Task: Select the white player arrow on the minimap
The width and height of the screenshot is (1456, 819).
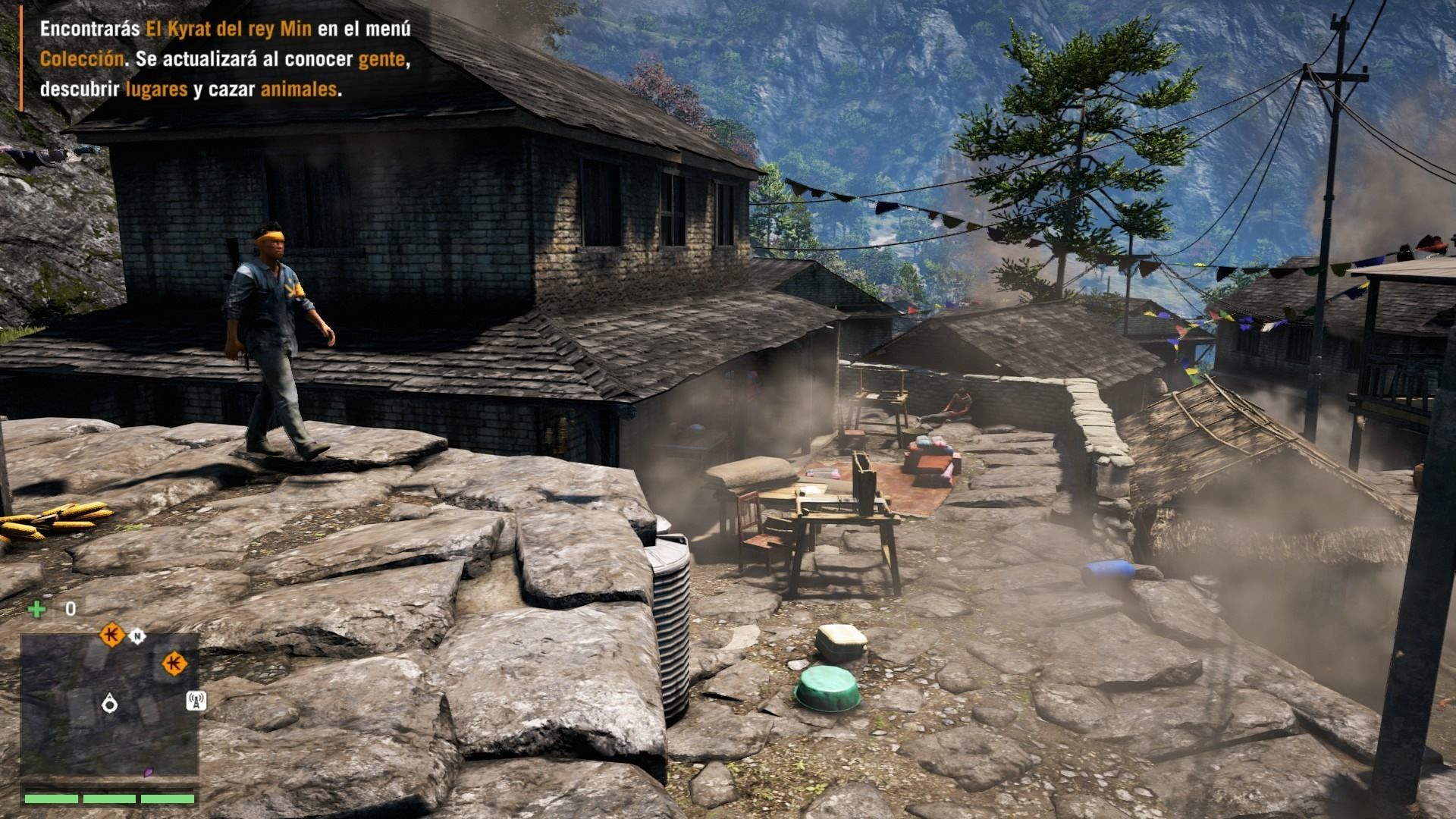Action: (x=110, y=703)
